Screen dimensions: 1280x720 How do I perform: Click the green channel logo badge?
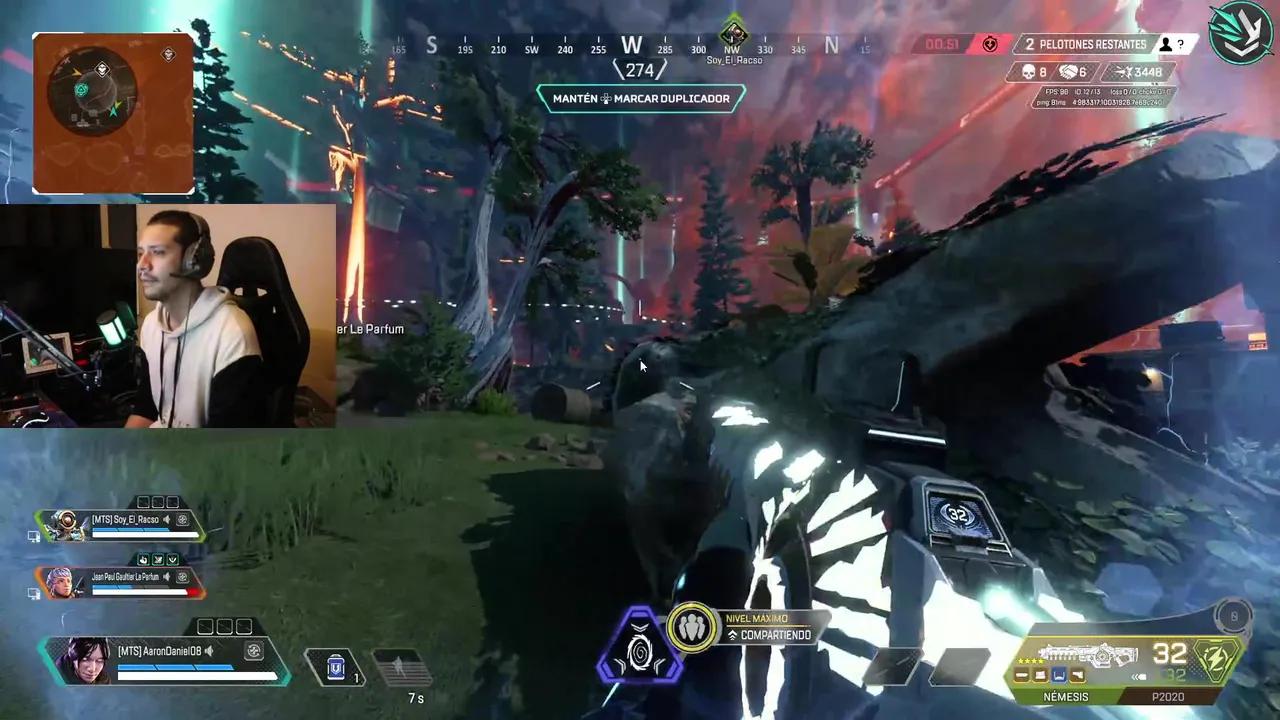(1240, 32)
